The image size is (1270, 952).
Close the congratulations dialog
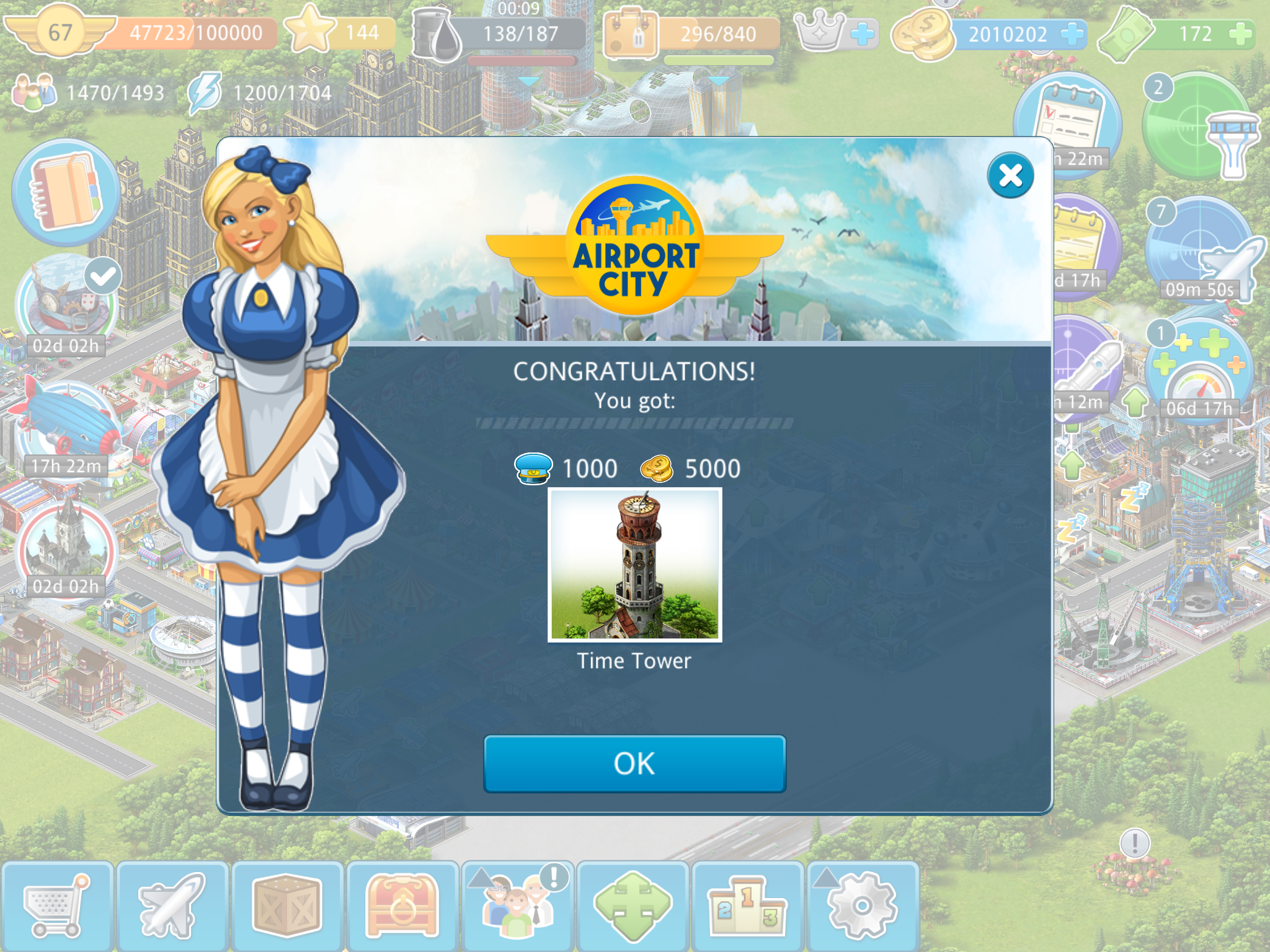tap(1010, 175)
